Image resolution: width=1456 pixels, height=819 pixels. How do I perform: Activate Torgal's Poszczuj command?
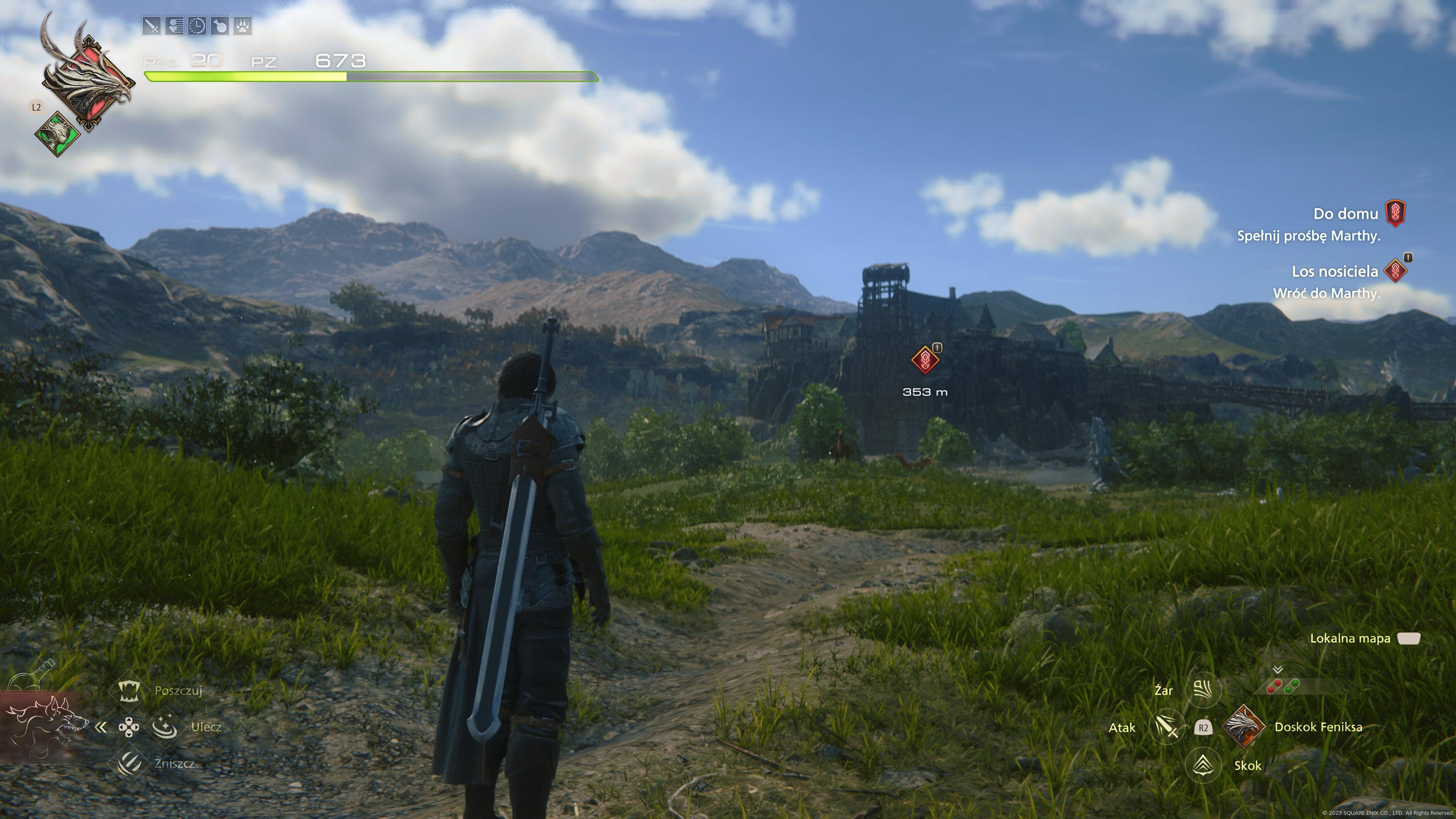tap(129, 690)
